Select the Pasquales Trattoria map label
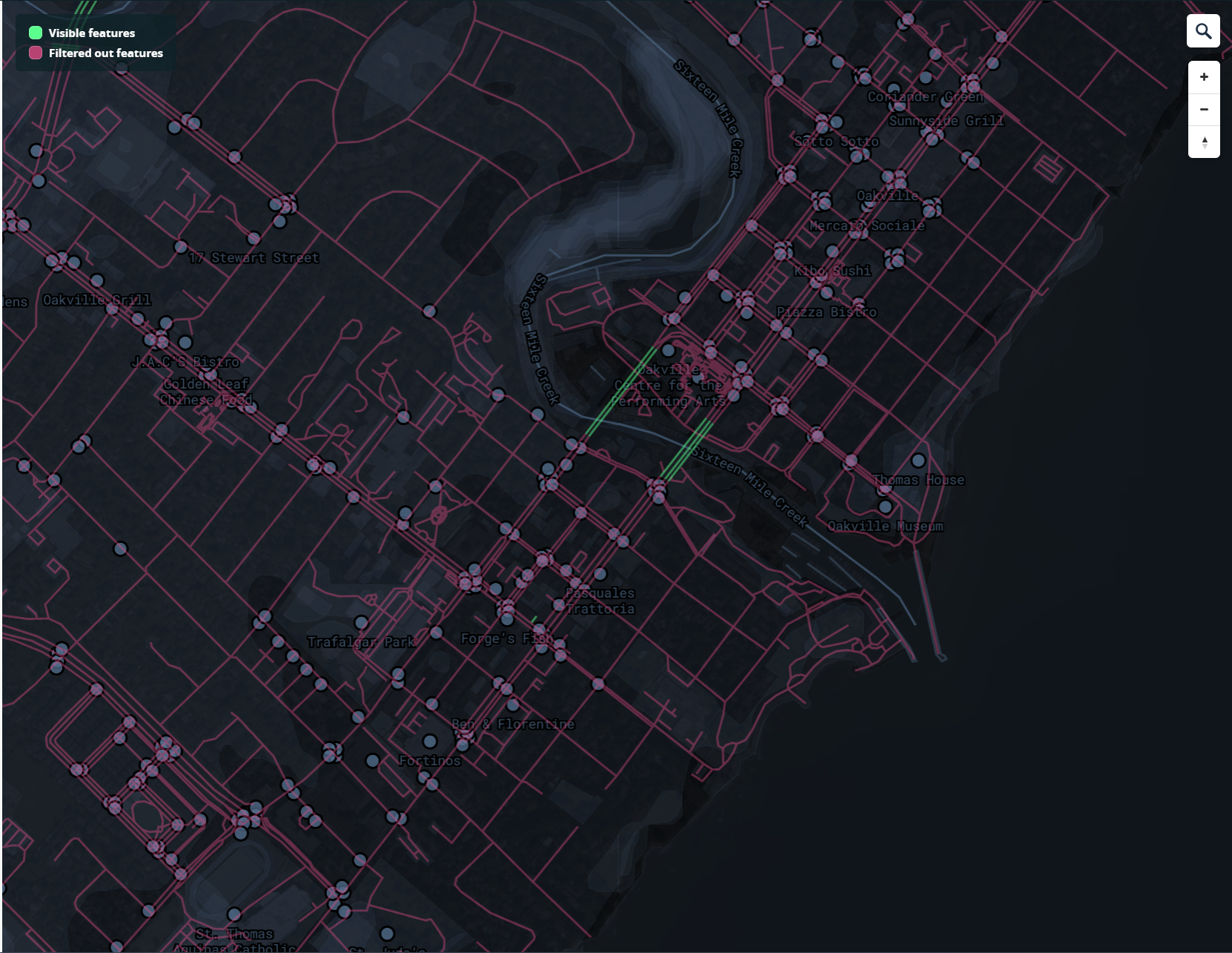This screenshot has height=953, width=1232. (x=600, y=601)
